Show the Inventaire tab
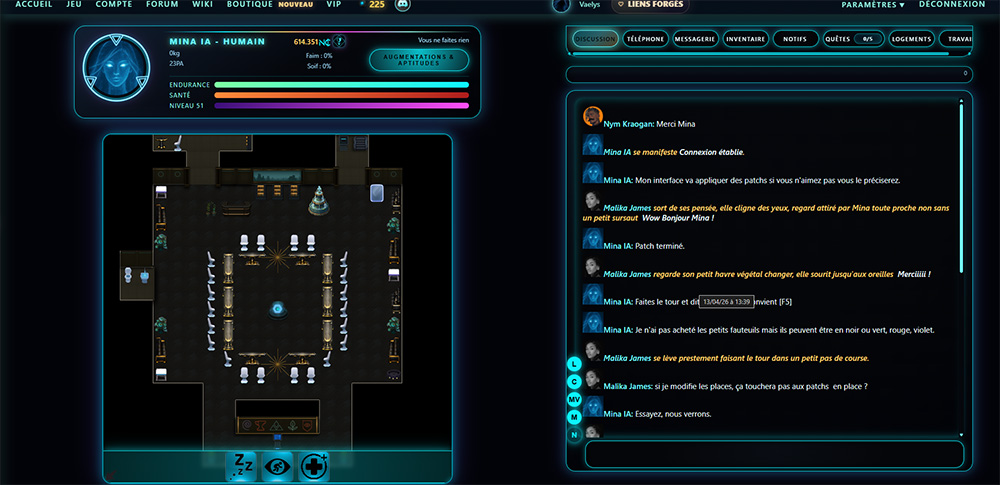 pos(745,40)
